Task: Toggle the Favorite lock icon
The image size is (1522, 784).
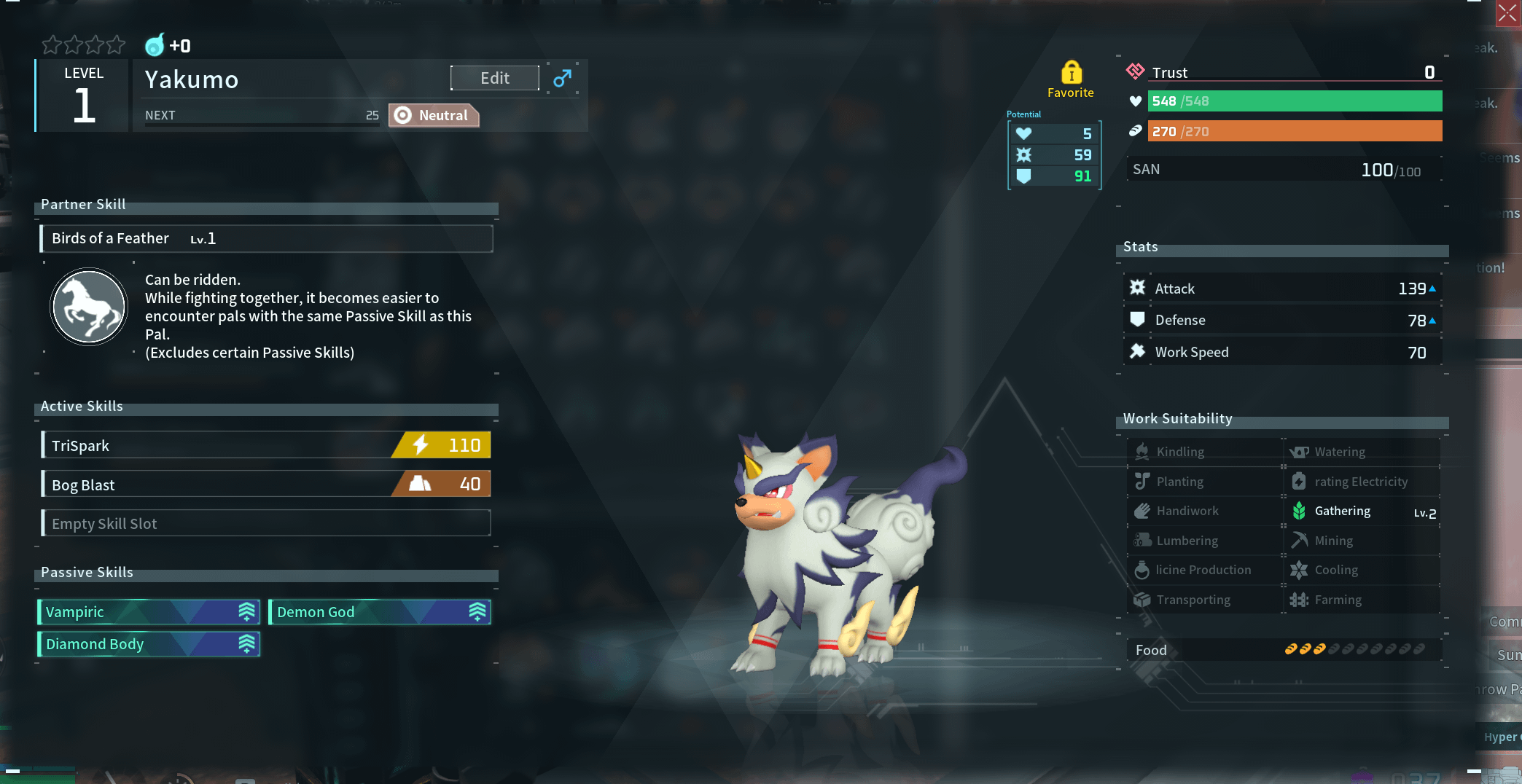Action: (1071, 73)
